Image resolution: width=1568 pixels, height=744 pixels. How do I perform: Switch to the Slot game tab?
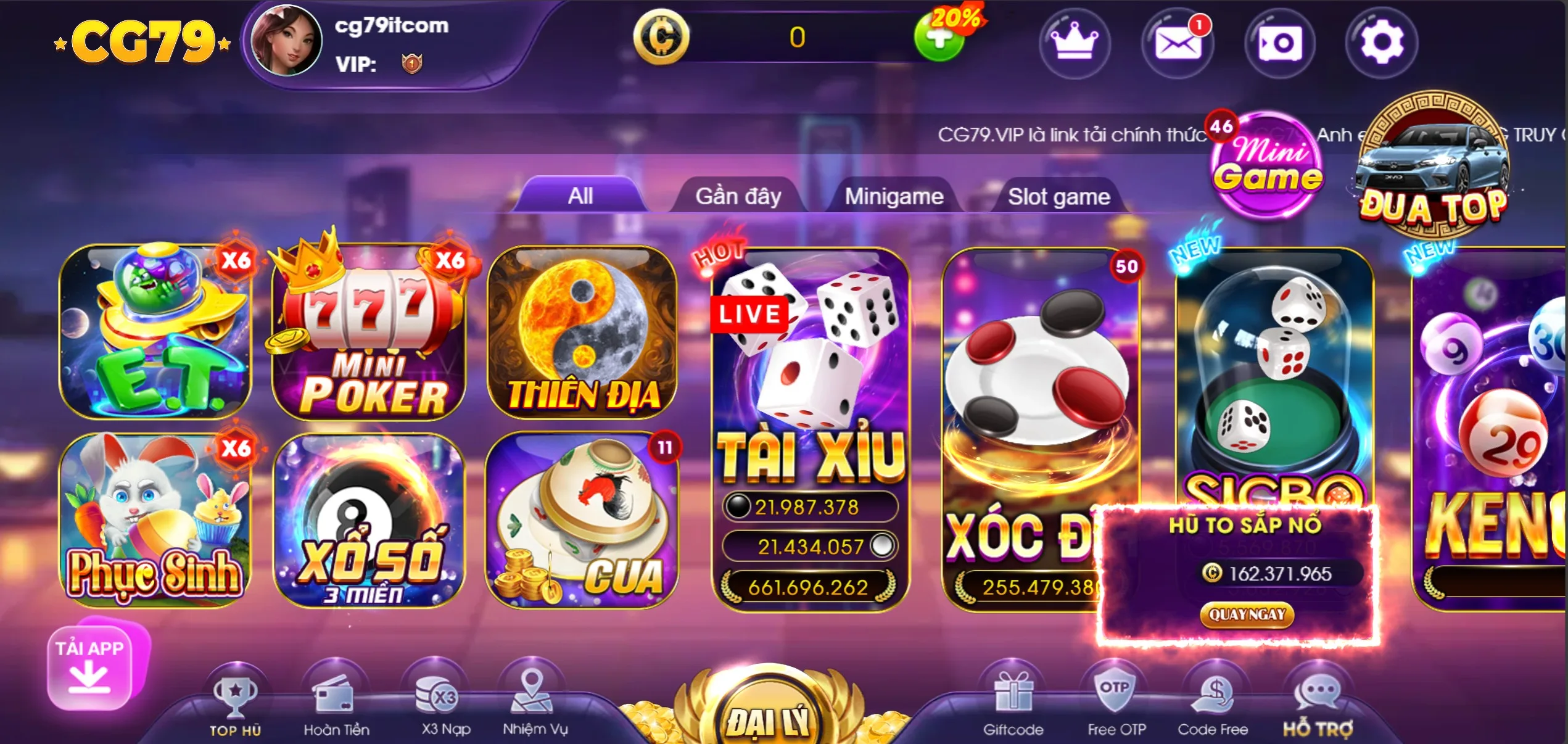click(x=1061, y=196)
